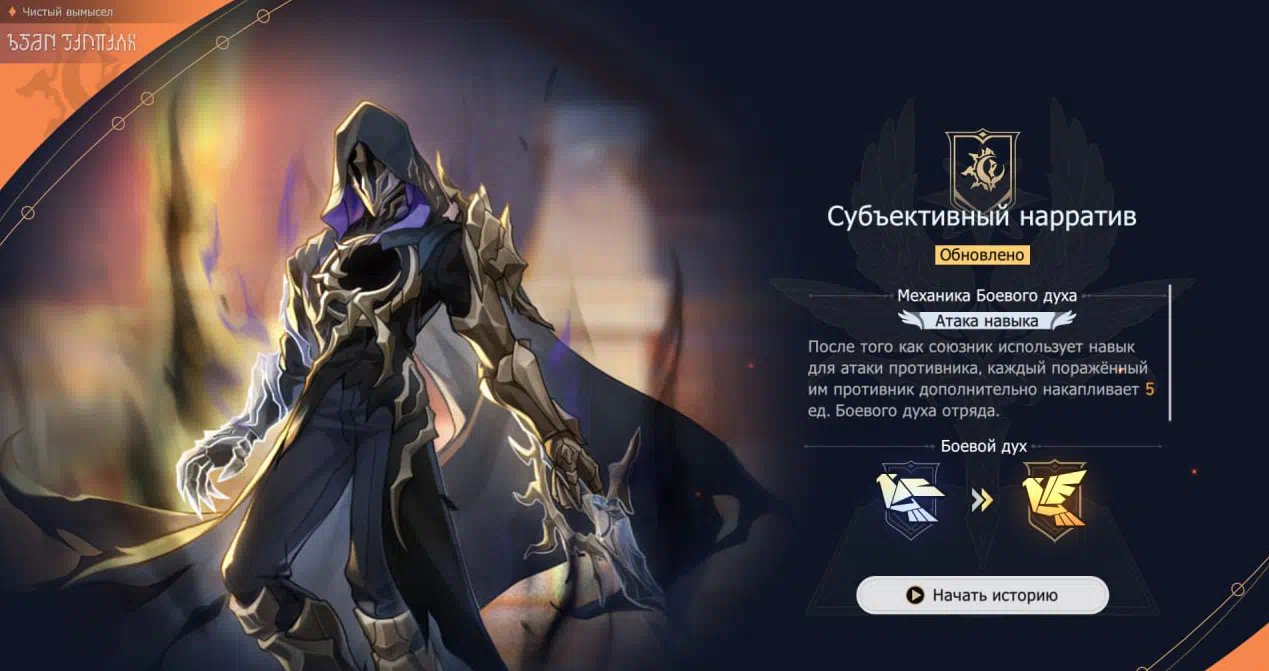1269x671 pixels.
Task: Click the Обновлено status tag
Action: tap(982, 254)
